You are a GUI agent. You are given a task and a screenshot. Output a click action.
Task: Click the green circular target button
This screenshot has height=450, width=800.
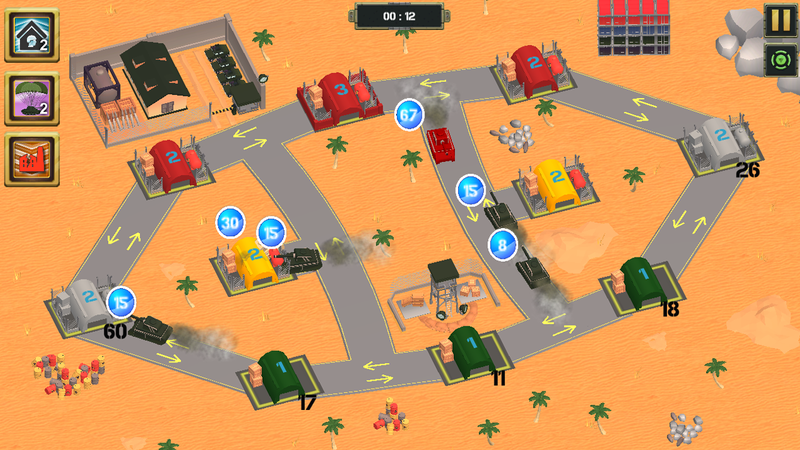coord(778,59)
